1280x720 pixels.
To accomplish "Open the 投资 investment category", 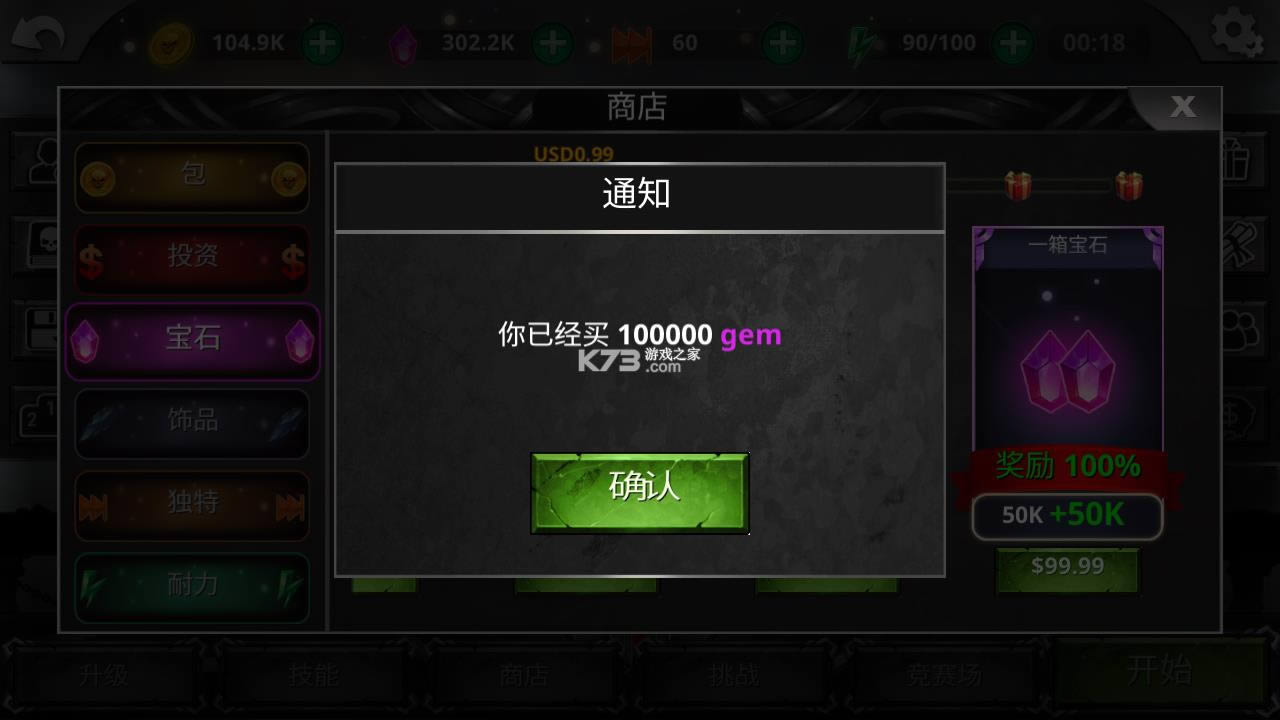I will point(192,258).
